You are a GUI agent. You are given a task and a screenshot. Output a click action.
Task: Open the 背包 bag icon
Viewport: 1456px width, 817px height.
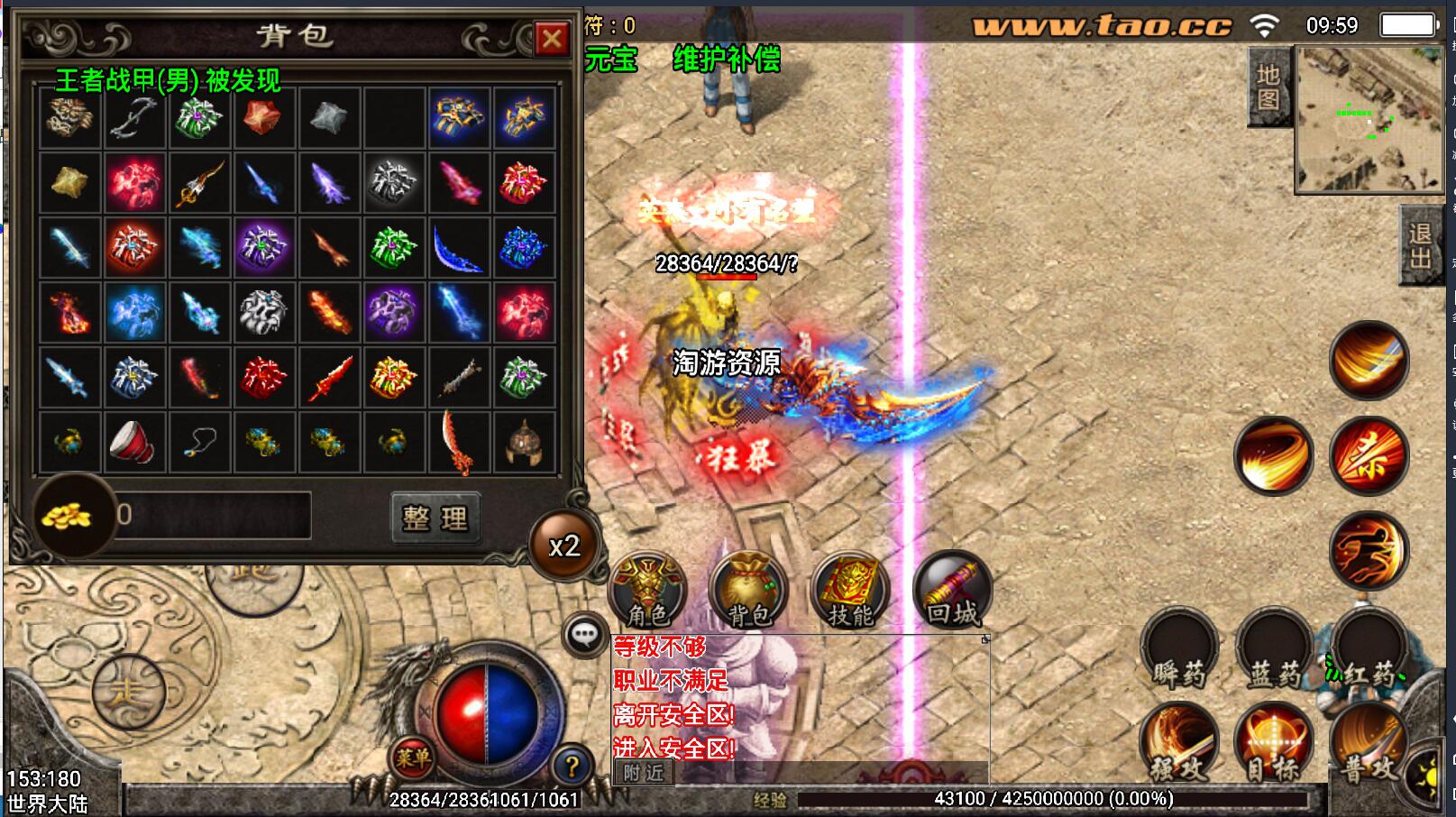[748, 591]
